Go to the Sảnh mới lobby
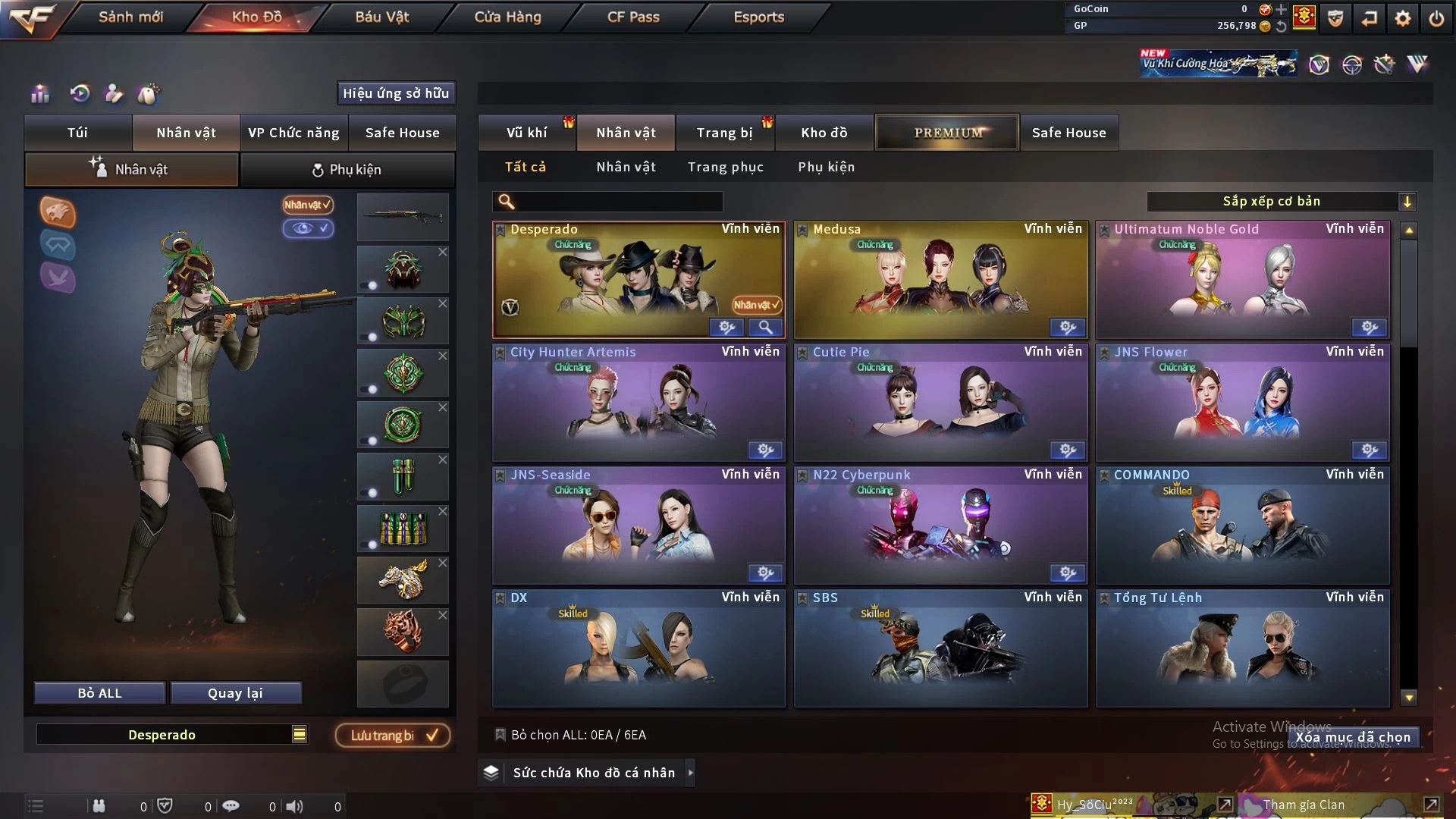Viewport: 1456px width, 819px height. tap(130, 17)
